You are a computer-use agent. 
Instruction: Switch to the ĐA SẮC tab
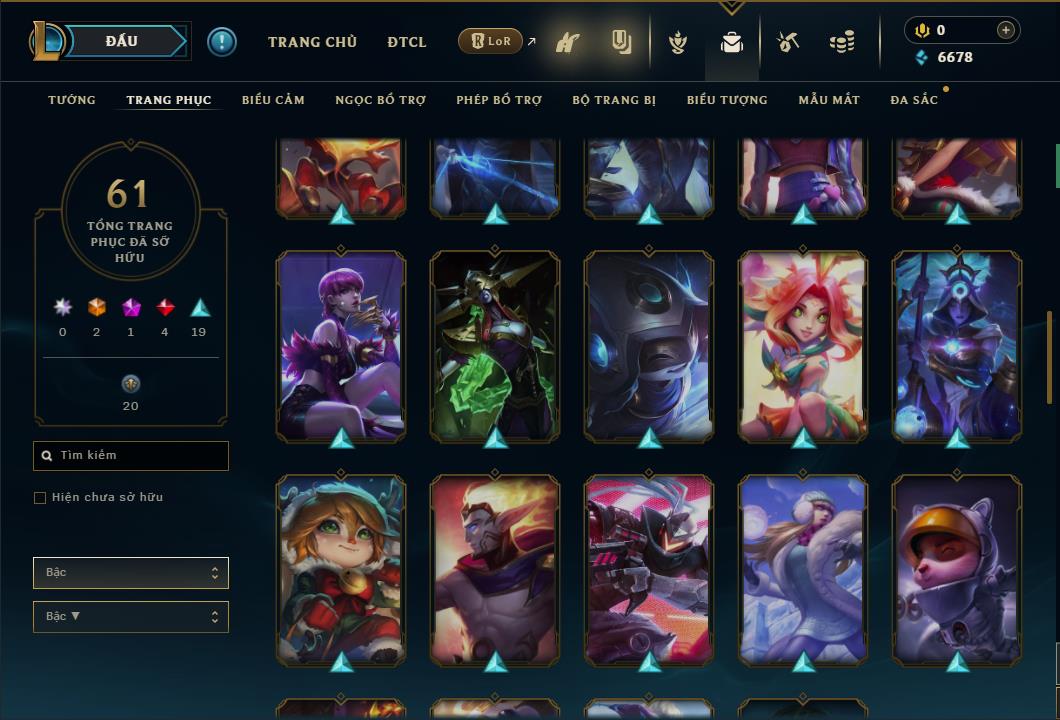click(914, 100)
